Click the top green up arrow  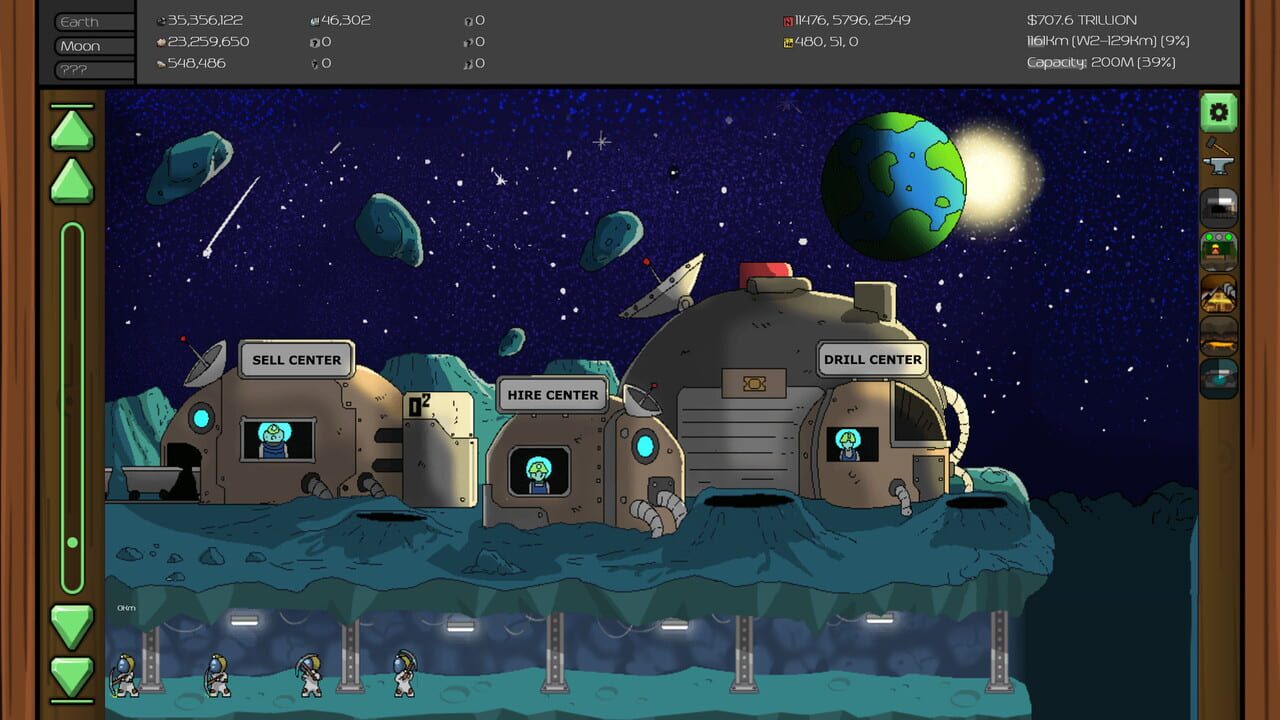click(x=71, y=128)
